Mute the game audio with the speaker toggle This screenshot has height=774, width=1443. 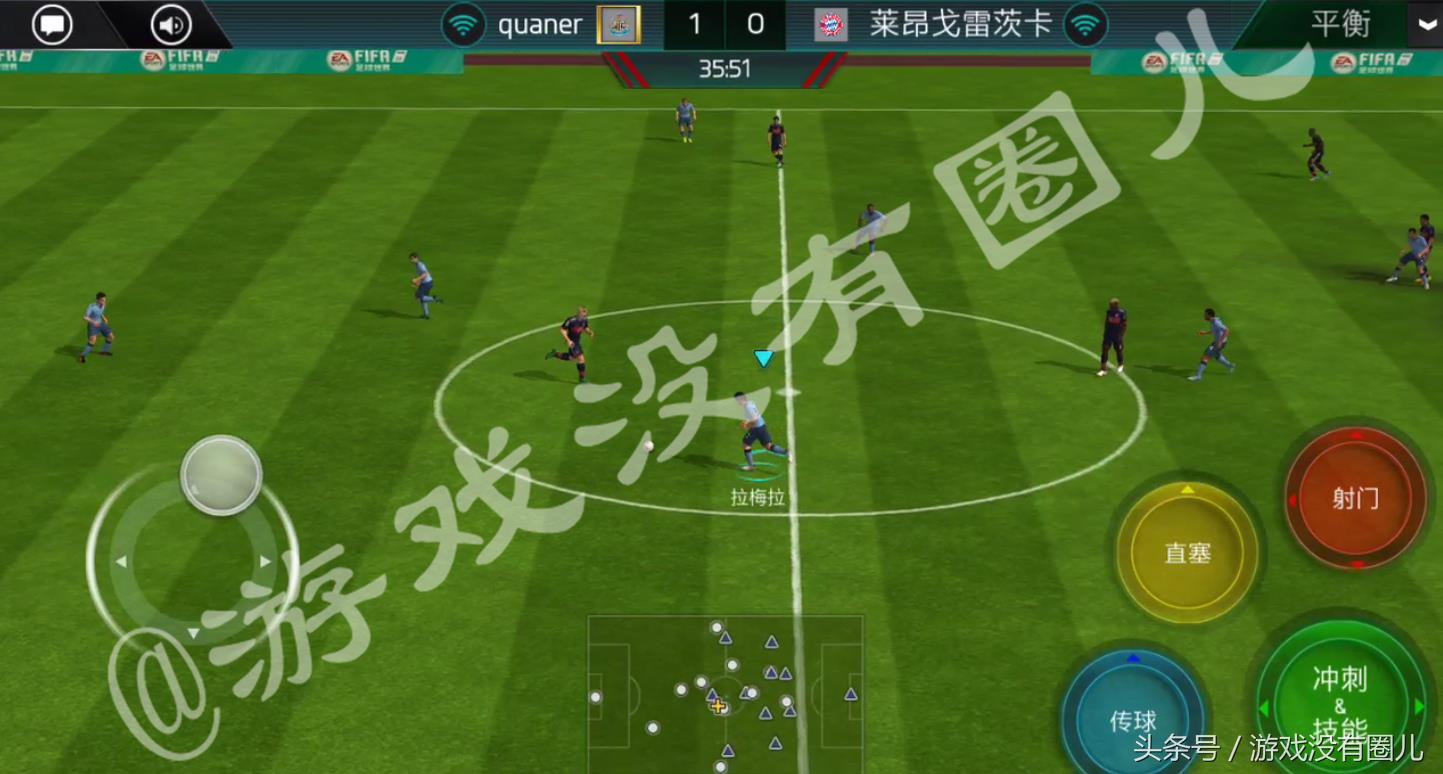pyautogui.click(x=168, y=24)
